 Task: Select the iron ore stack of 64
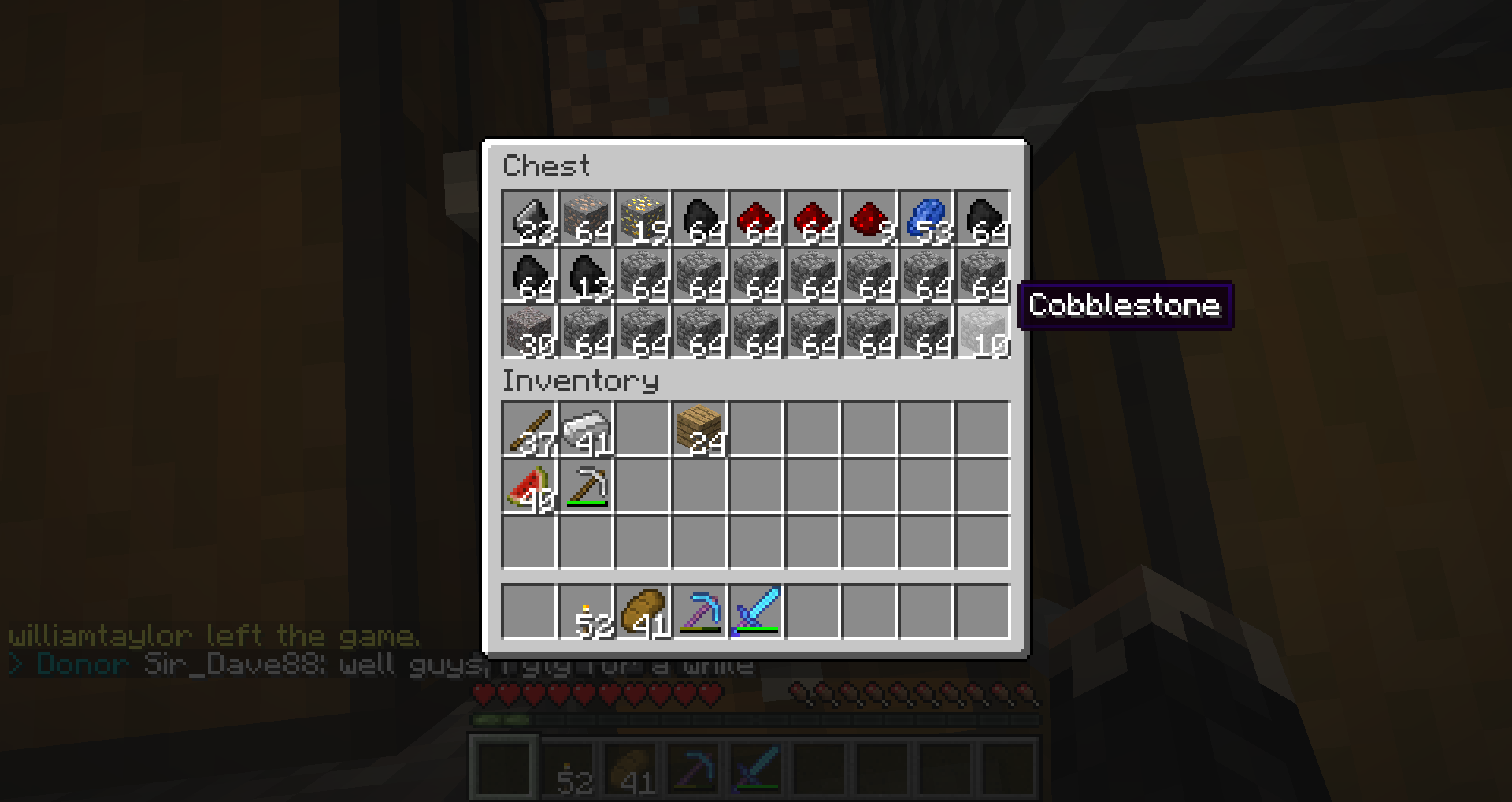[586, 218]
